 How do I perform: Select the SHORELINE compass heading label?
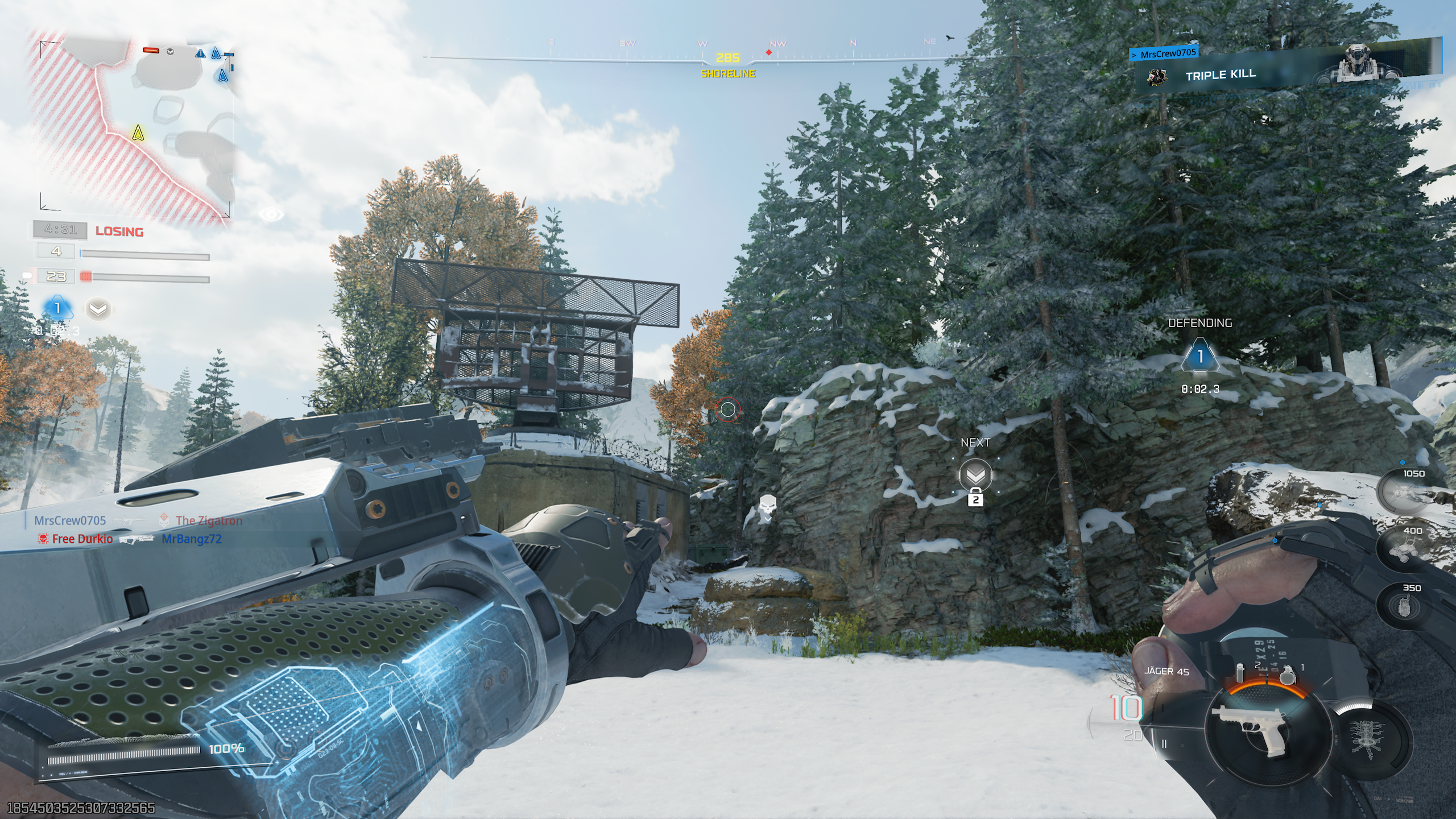pyautogui.click(x=728, y=73)
